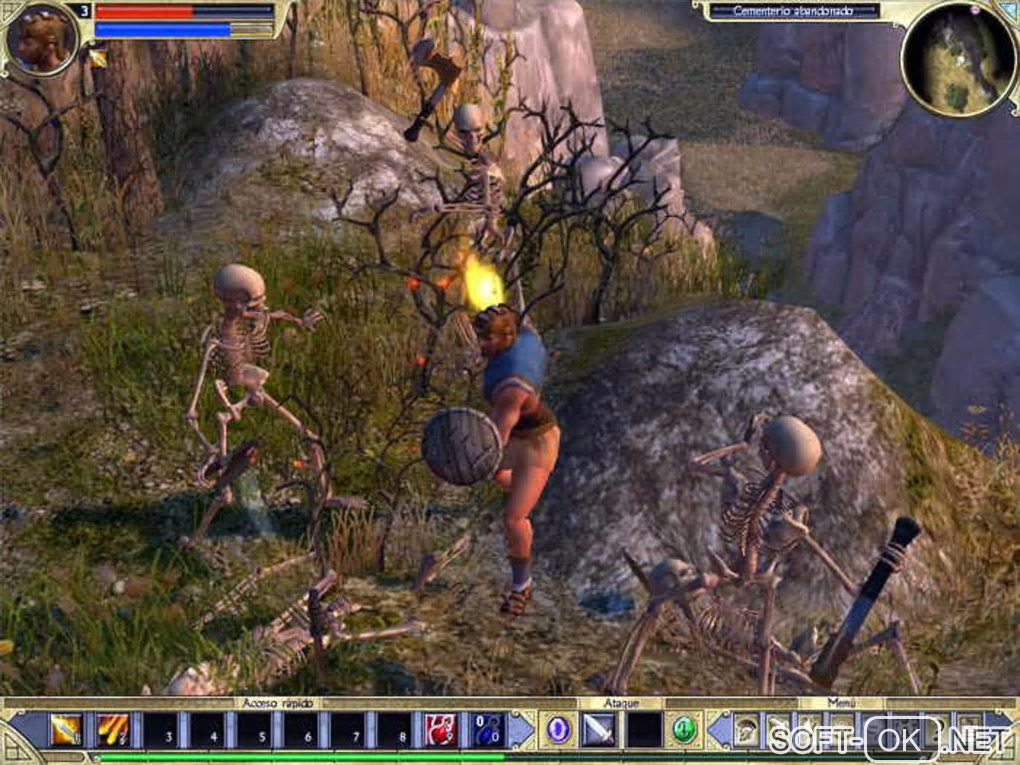This screenshot has height=765, width=1020.
Task: Use the blue energy potion slot
Action: pyautogui.click(x=488, y=730)
